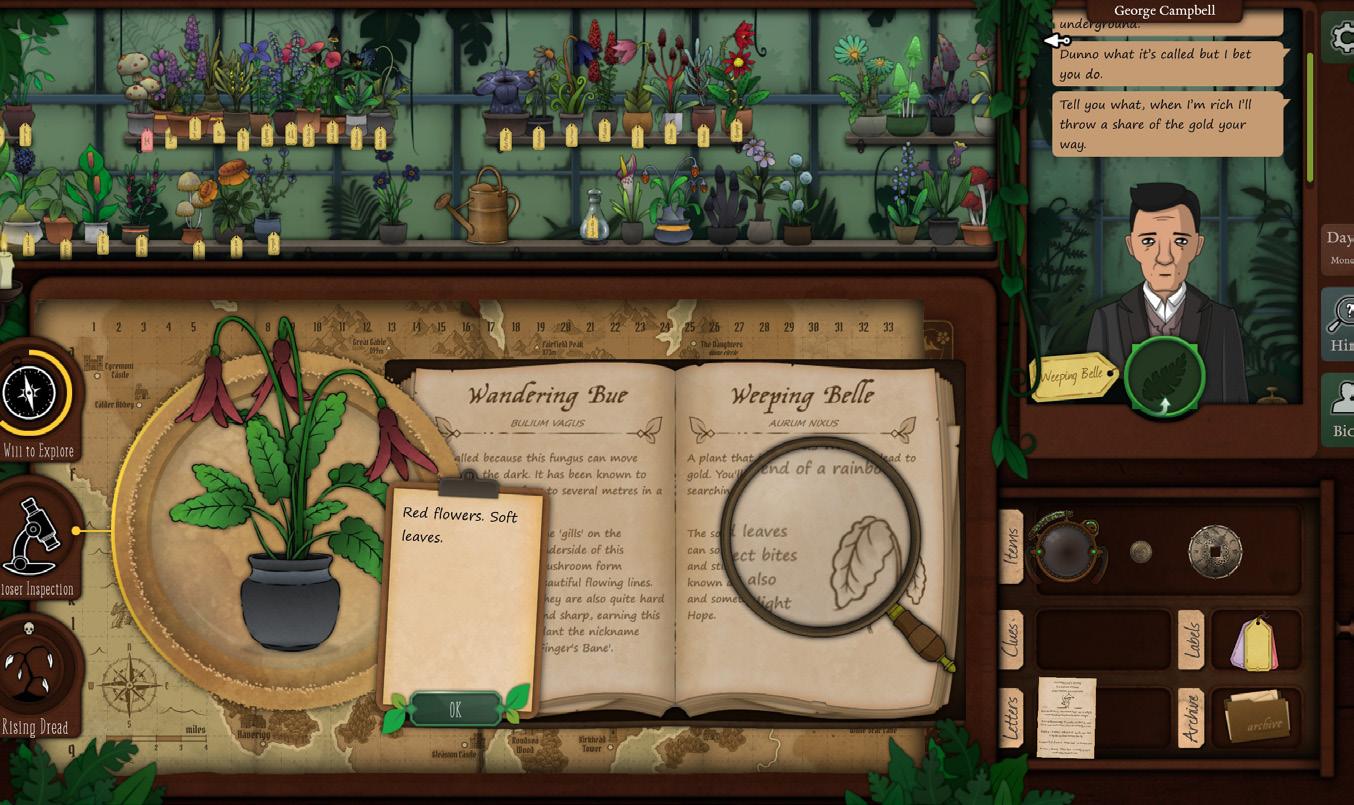Open the Archive drawer tab
1354x805 pixels.
point(1191,717)
